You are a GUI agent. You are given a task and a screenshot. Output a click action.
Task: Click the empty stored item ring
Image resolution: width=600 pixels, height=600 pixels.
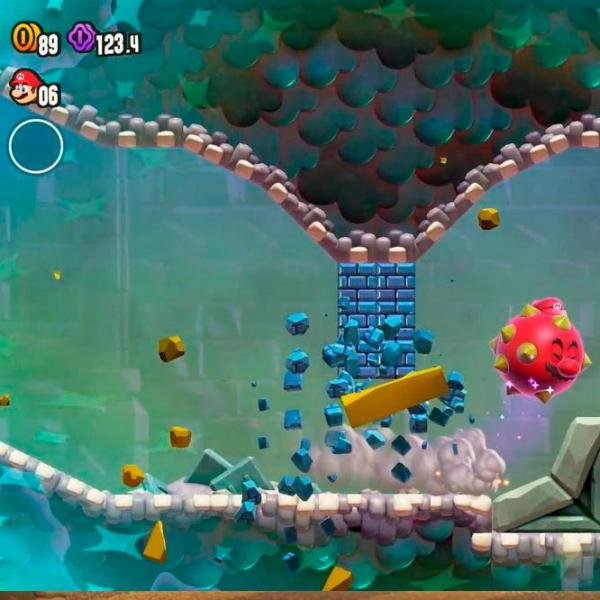pos(36,146)
